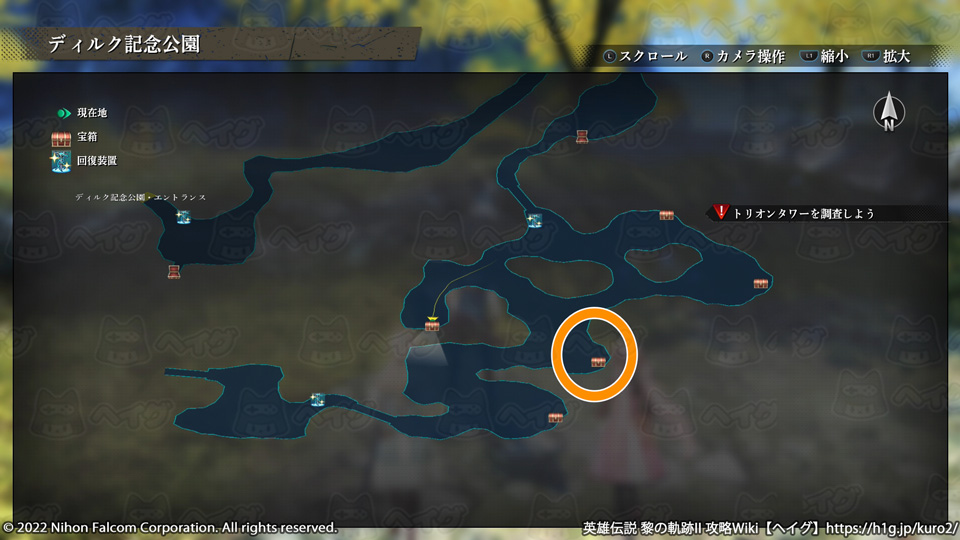960x540 pixels.
Task: Click the treasure chest beneath the current-location arrow
Action: pyautogui.click(x=432, y=327)
